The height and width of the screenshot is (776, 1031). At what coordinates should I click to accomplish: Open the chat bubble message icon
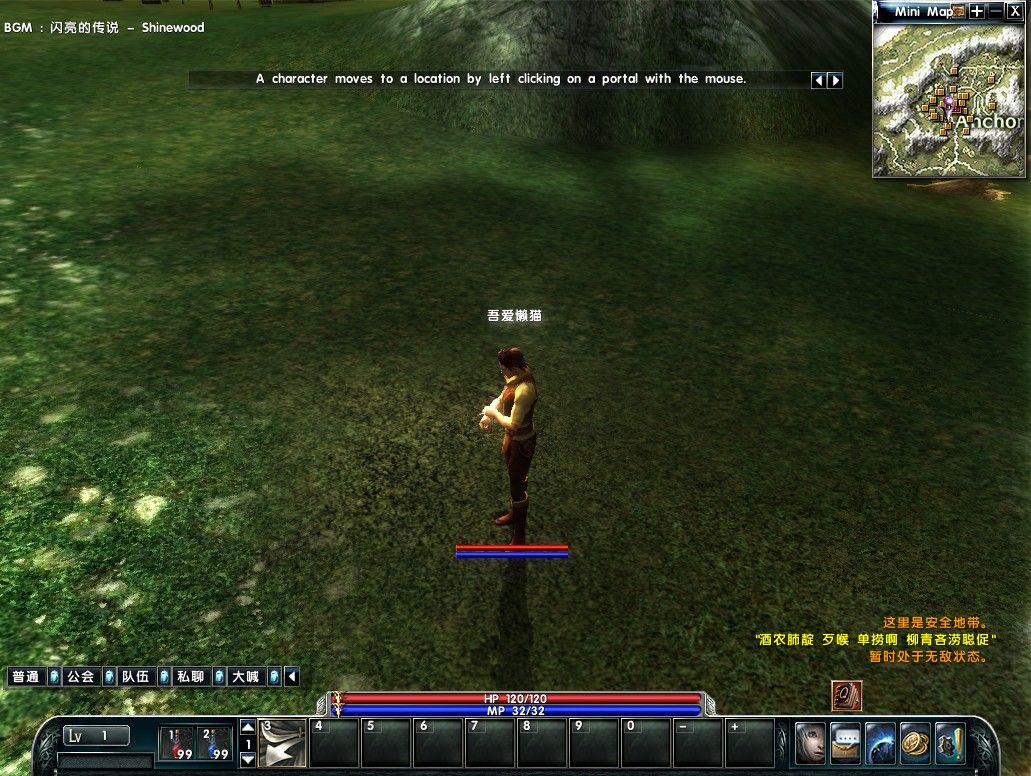(x=846, y=743)
